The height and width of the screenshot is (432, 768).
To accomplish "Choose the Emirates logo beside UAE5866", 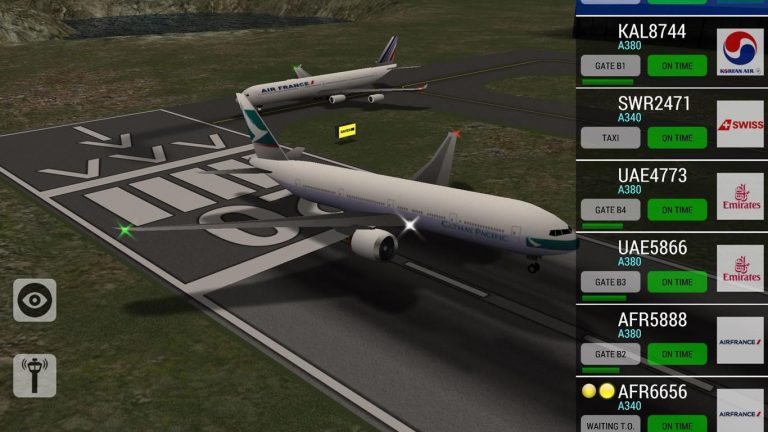I will pyautogui.click(x=740, y=268).
